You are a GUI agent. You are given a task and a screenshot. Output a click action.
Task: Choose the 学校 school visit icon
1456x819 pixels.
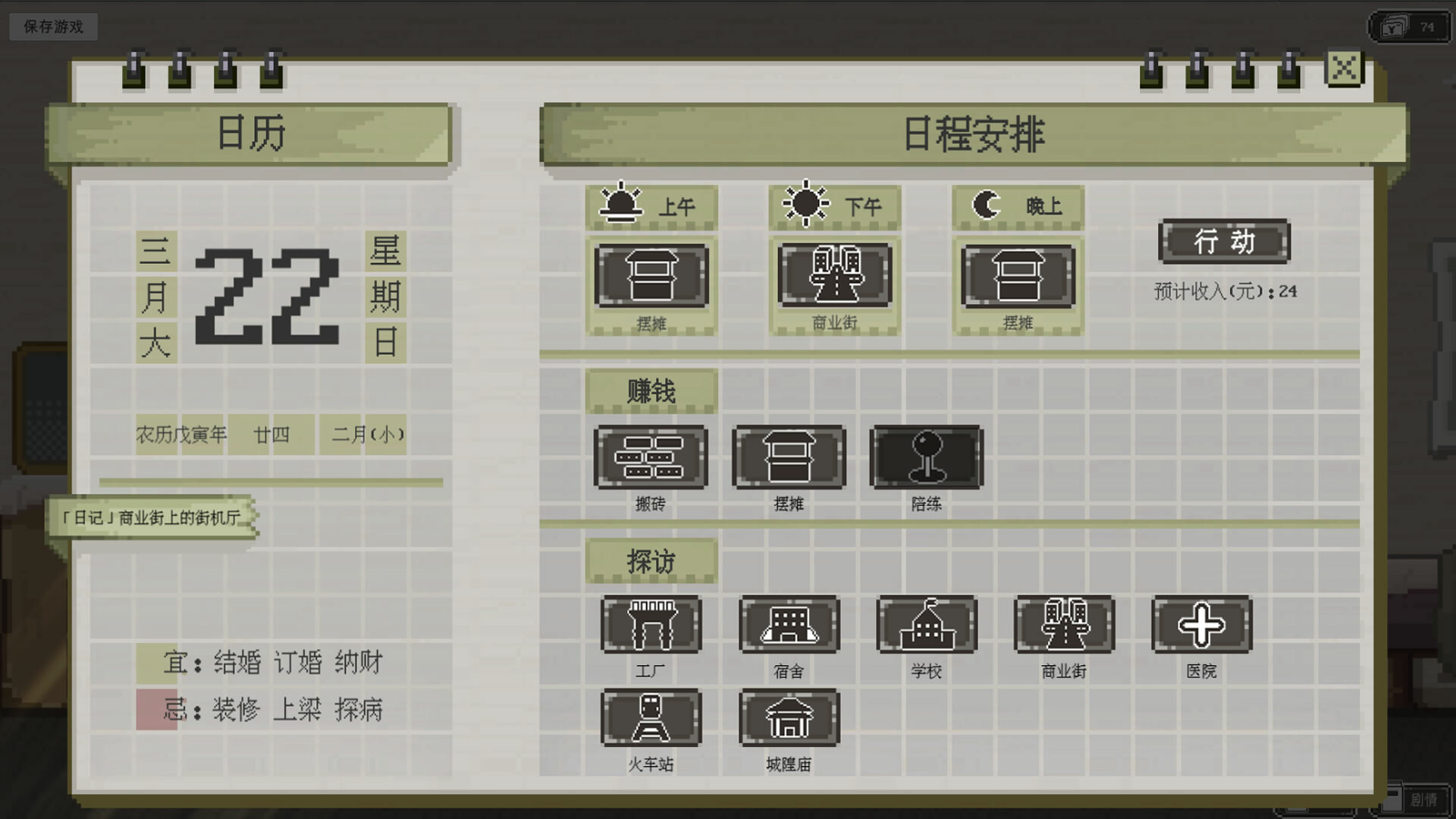[927, 624]
